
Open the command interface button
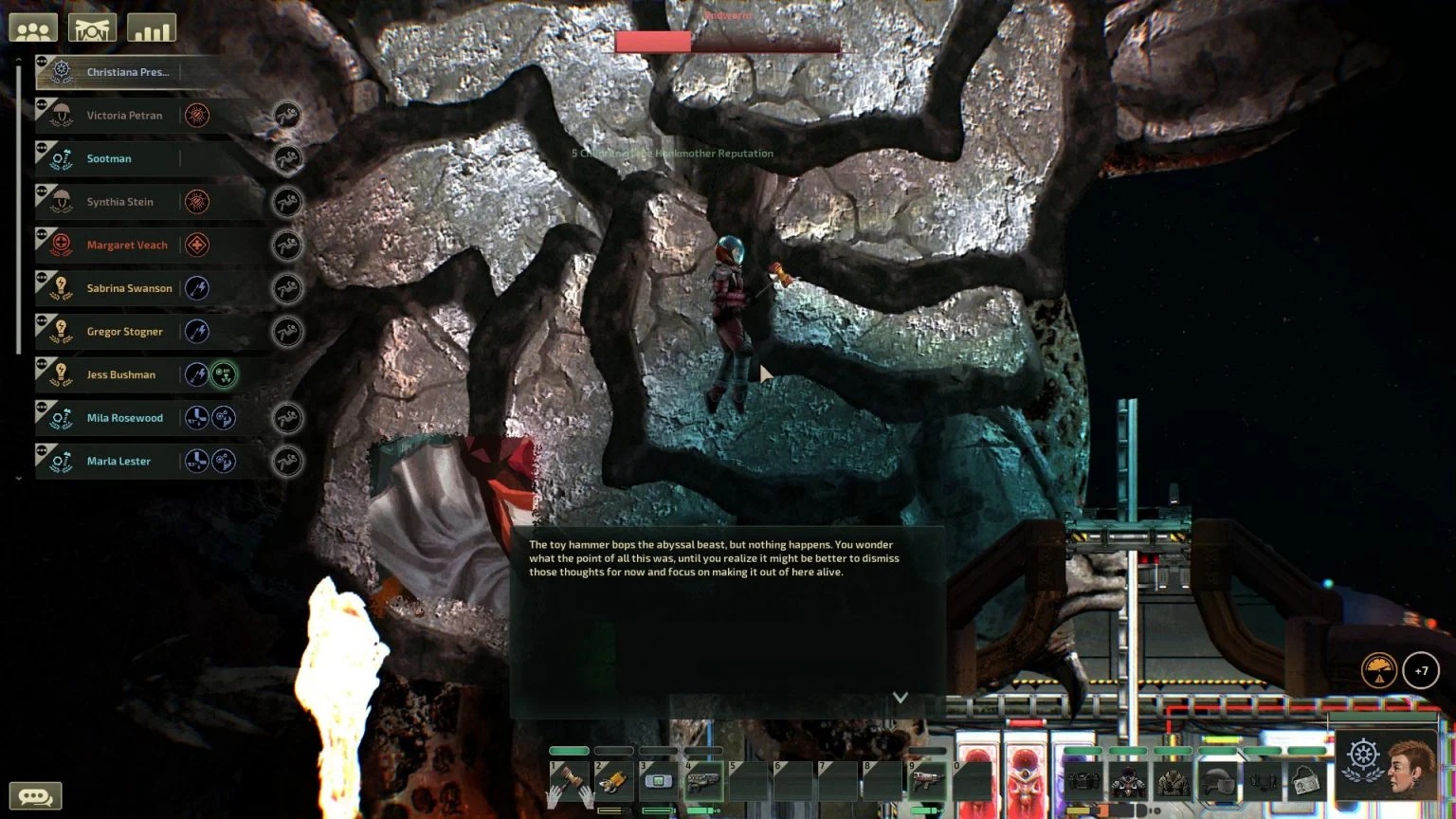click(92, 28)
